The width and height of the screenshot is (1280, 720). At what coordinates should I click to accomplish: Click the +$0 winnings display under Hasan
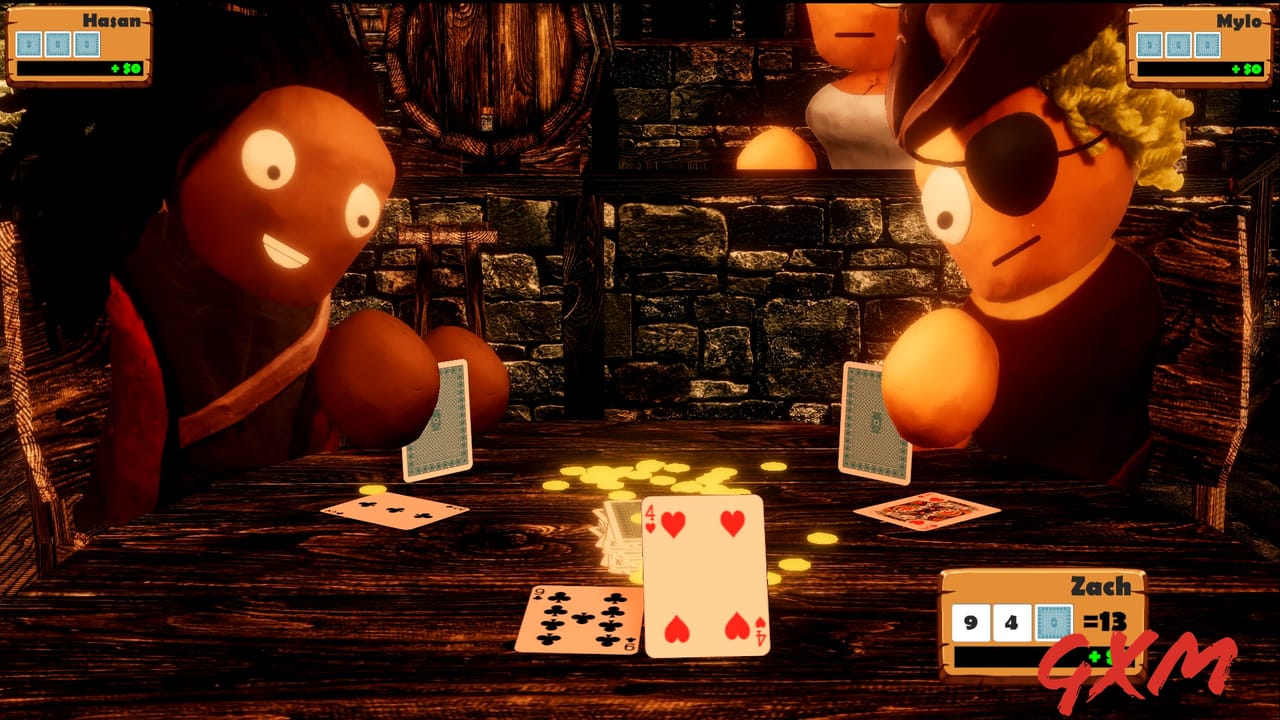click(128, 67)
